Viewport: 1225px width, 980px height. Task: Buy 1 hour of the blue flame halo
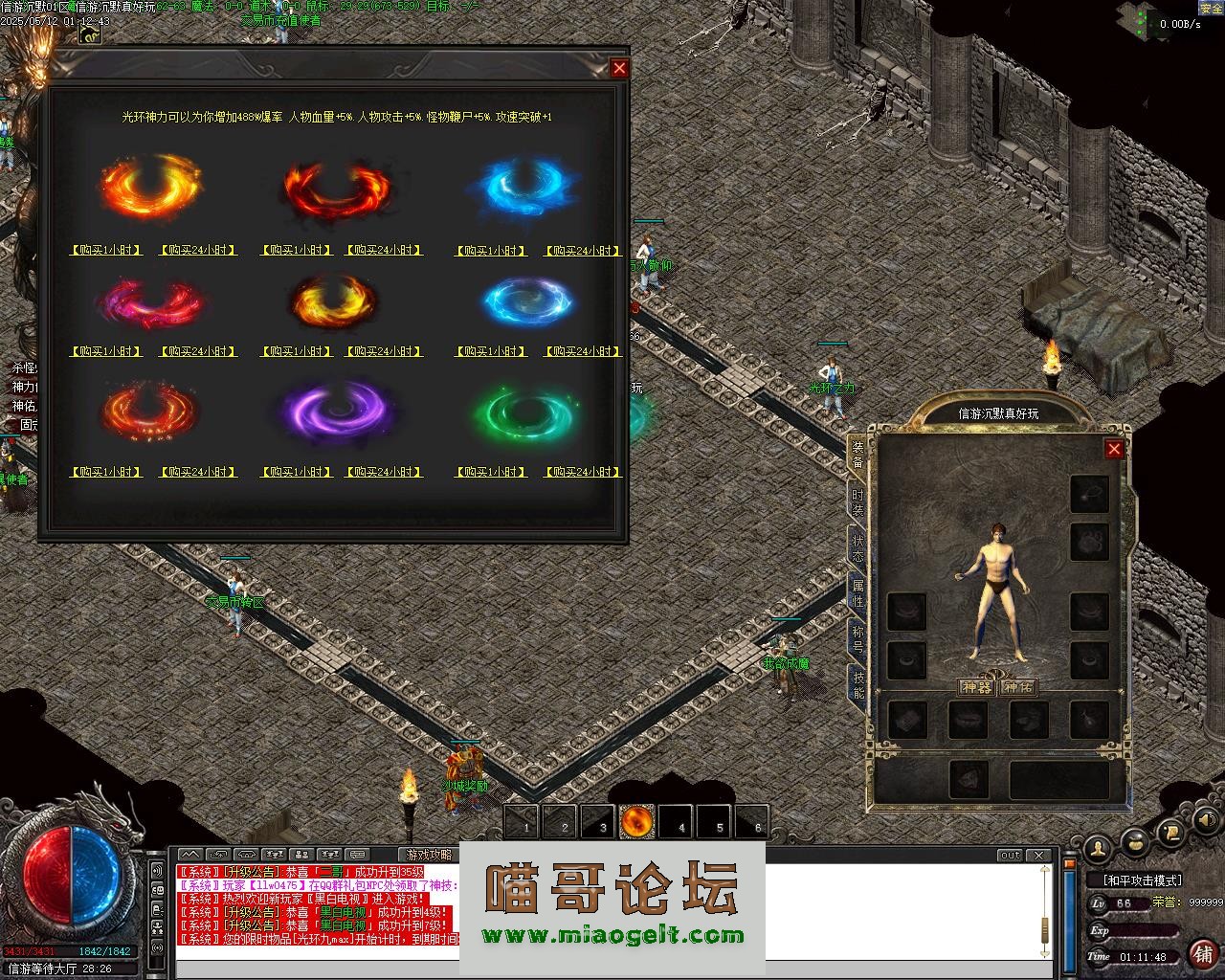tap(491, 251)
